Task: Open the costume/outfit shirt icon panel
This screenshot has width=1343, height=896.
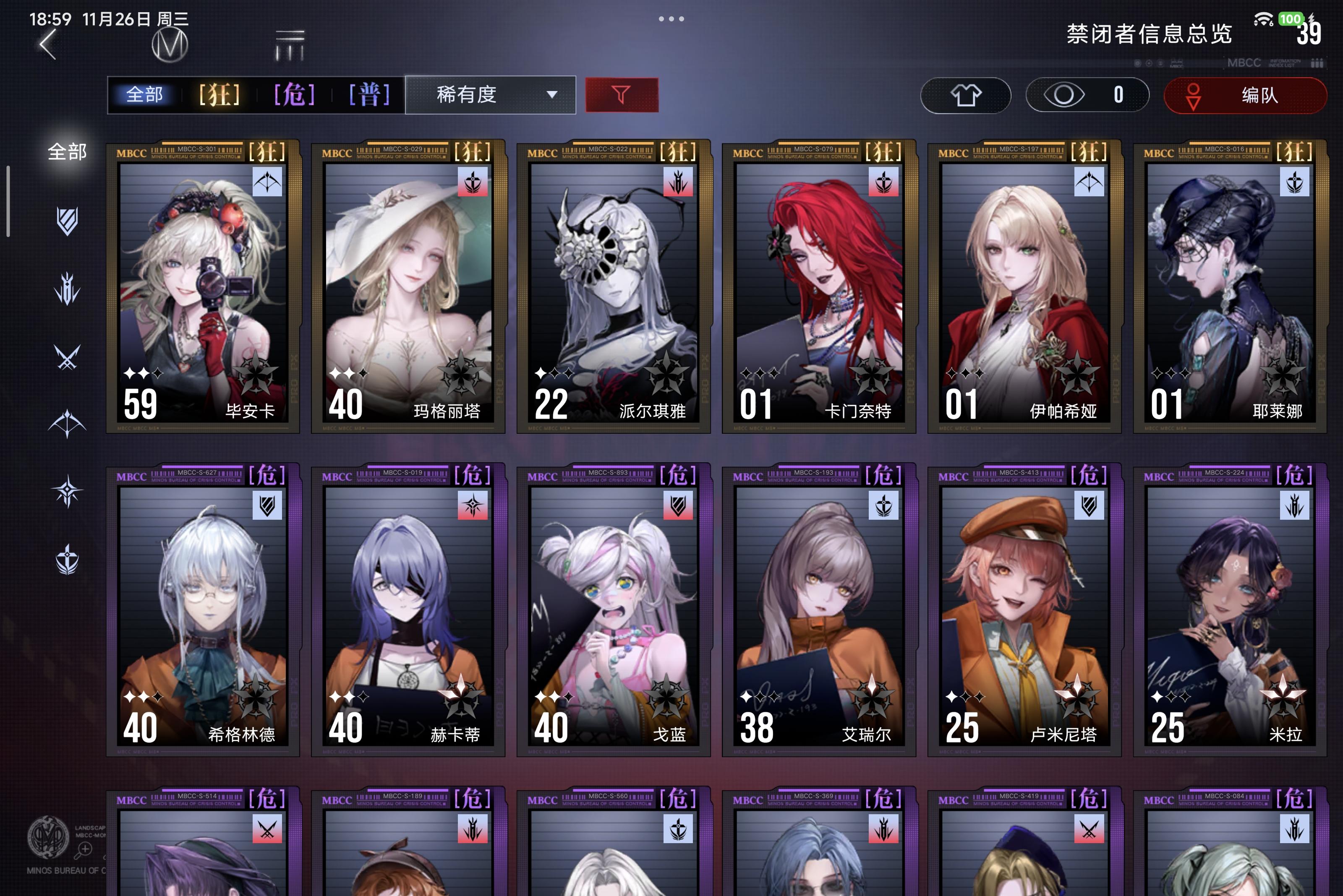Action: click(966, 95)
